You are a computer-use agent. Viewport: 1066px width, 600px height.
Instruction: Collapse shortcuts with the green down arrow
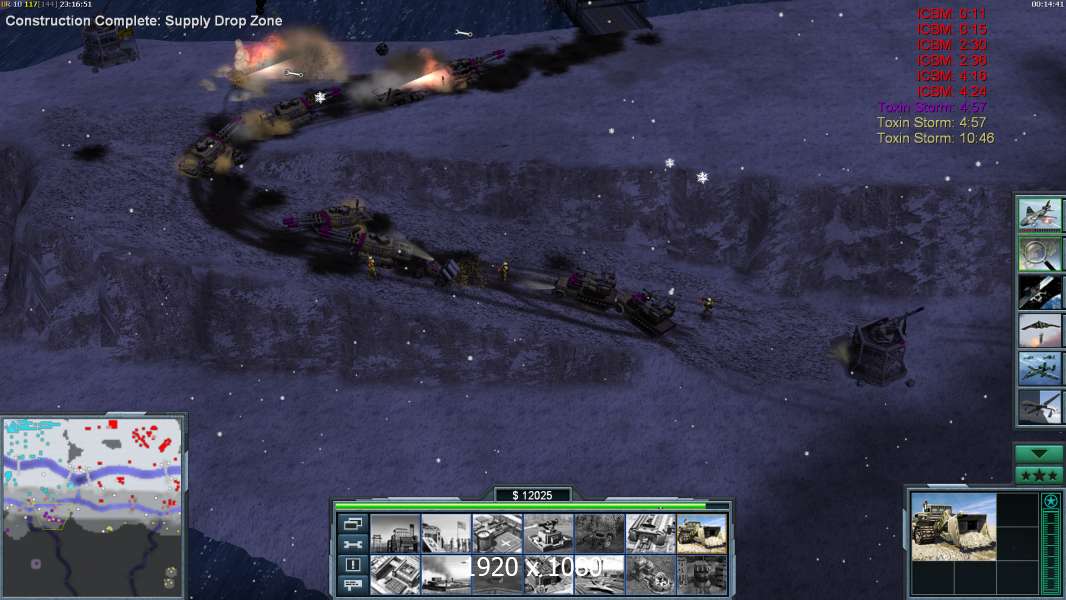(x=1039, y=454)
